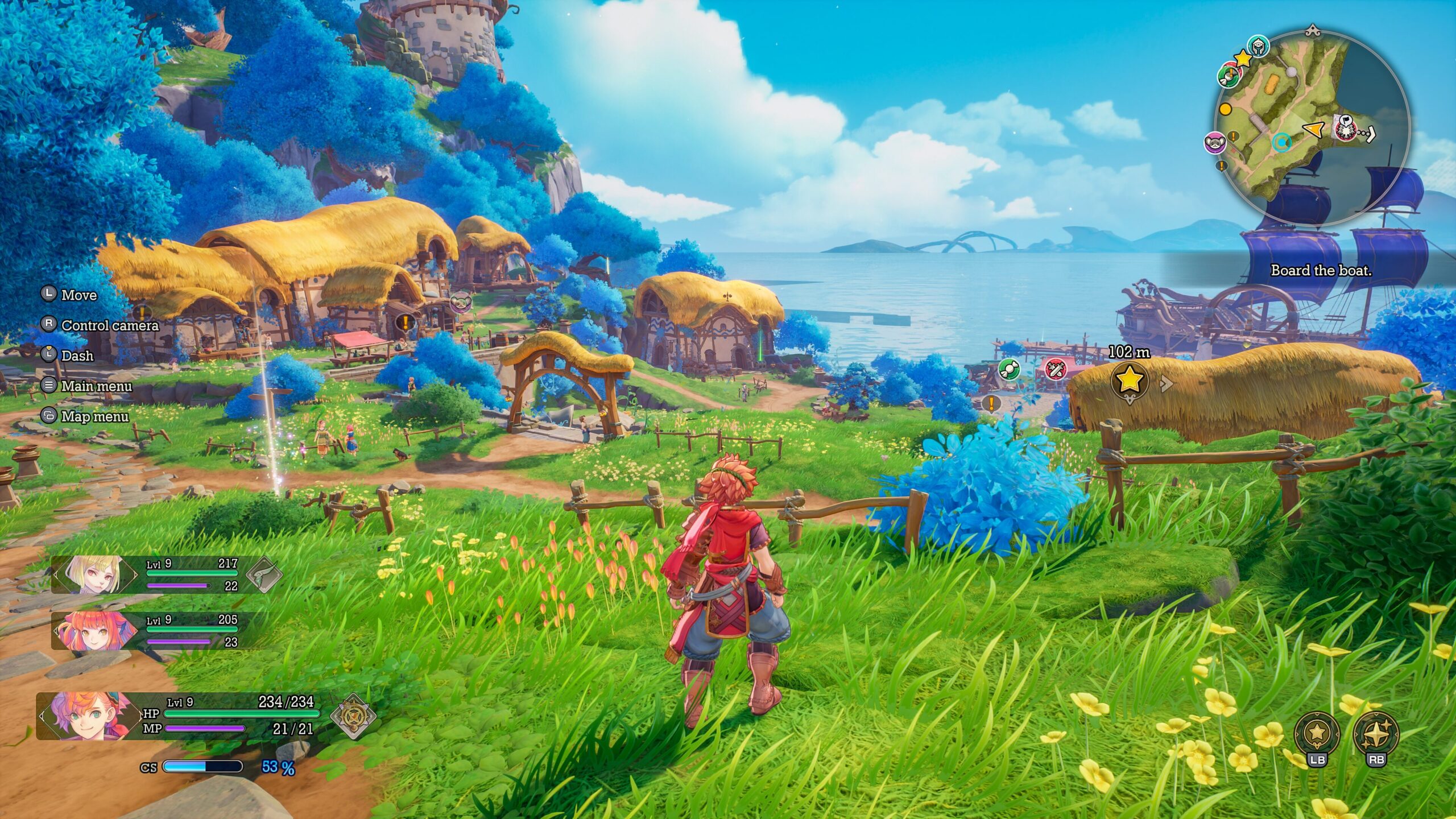
Task: Click the gold star waypoint marker showing 102 m
Action: coord(1130,380)
